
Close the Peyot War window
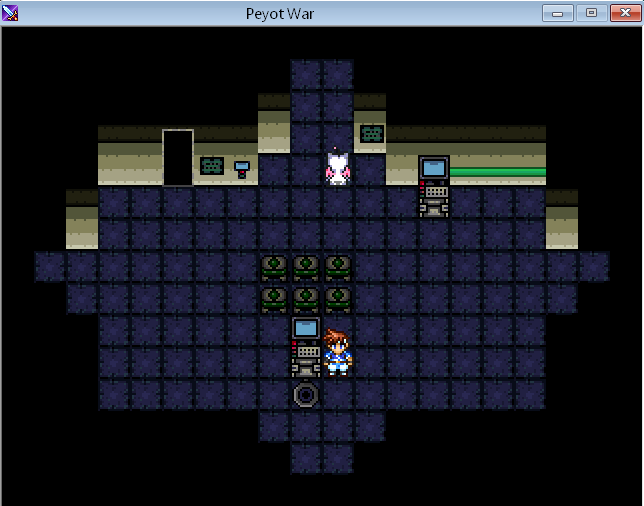click(x=621, y=13)
